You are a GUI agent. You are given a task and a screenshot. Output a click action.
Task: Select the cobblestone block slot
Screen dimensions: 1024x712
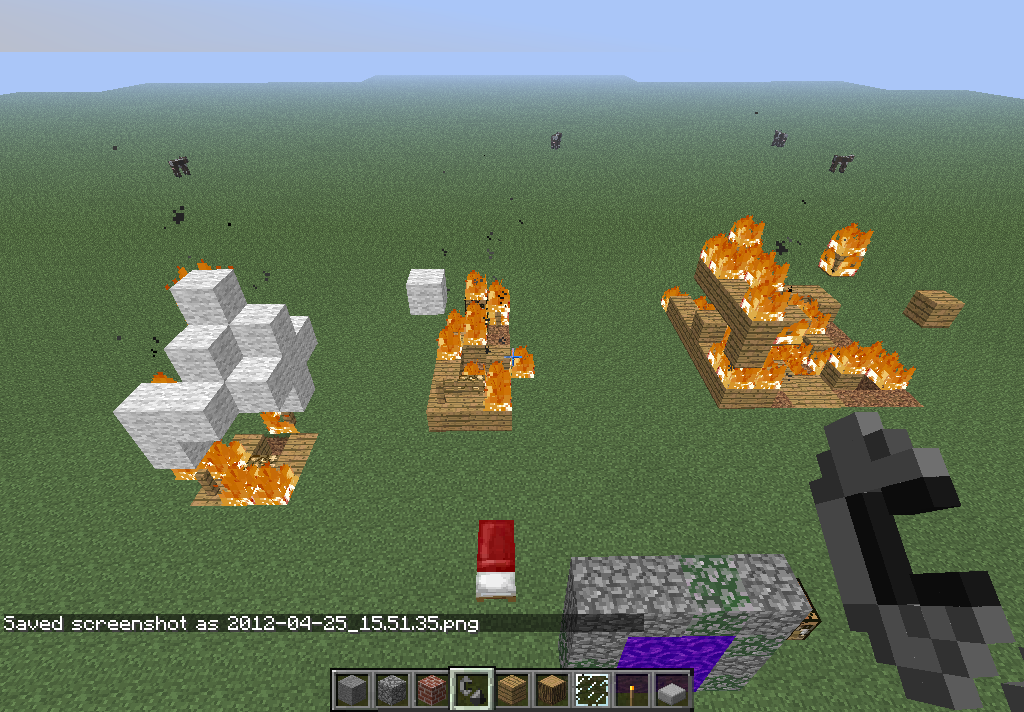pyautogui.click(x=391, y=689)
